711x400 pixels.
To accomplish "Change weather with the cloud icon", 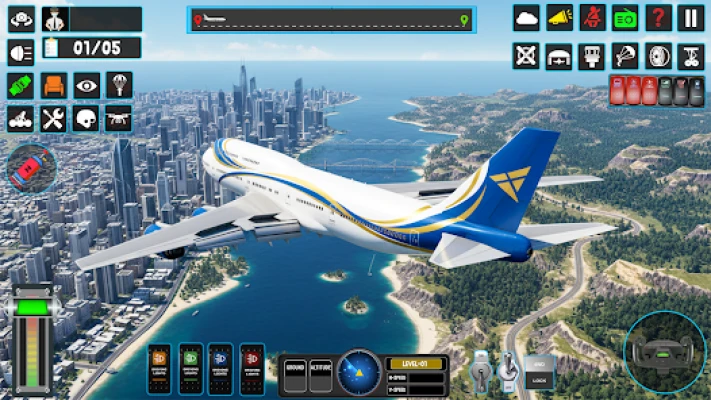I will point(527,18).
